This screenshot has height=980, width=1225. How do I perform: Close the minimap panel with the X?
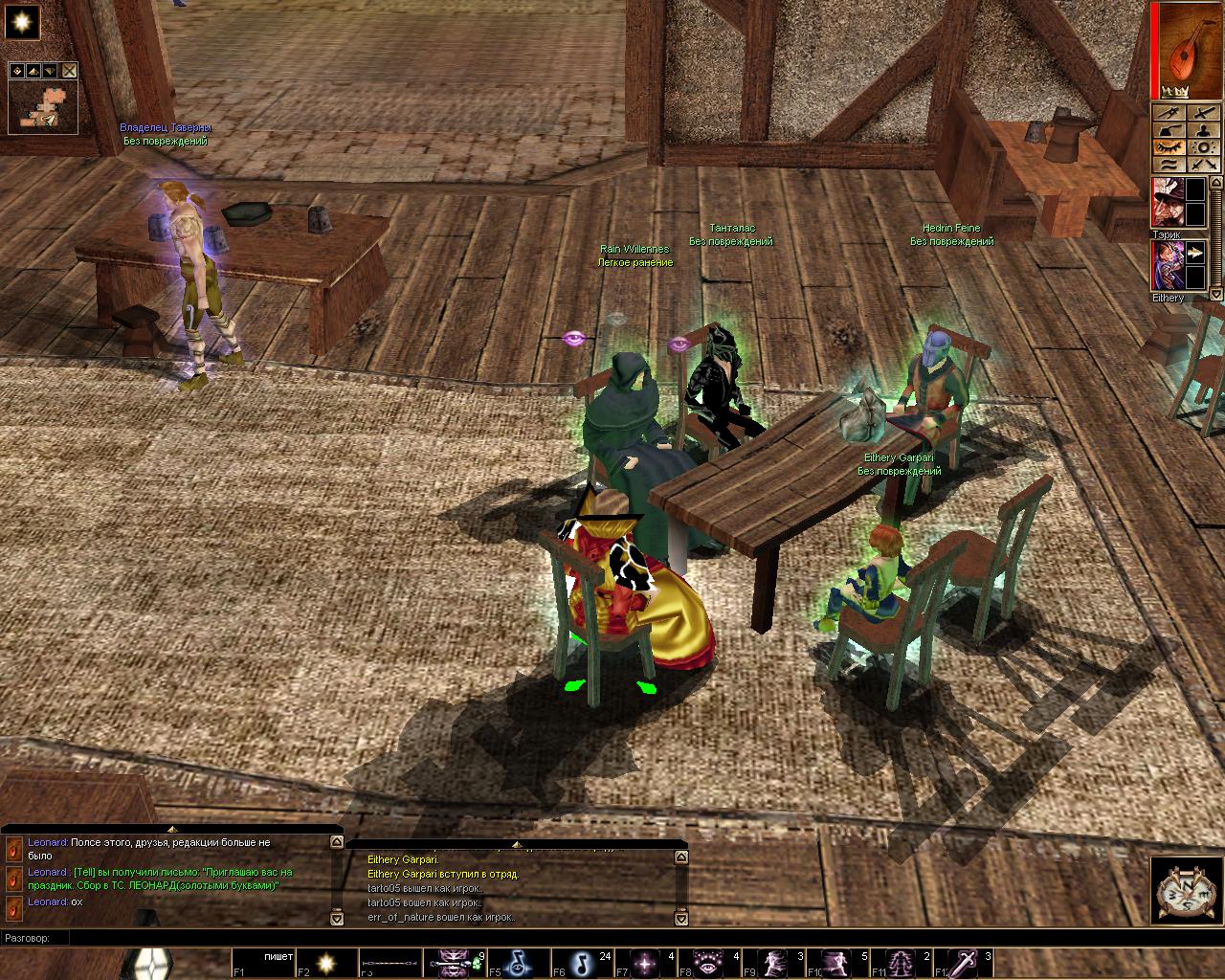70,71
